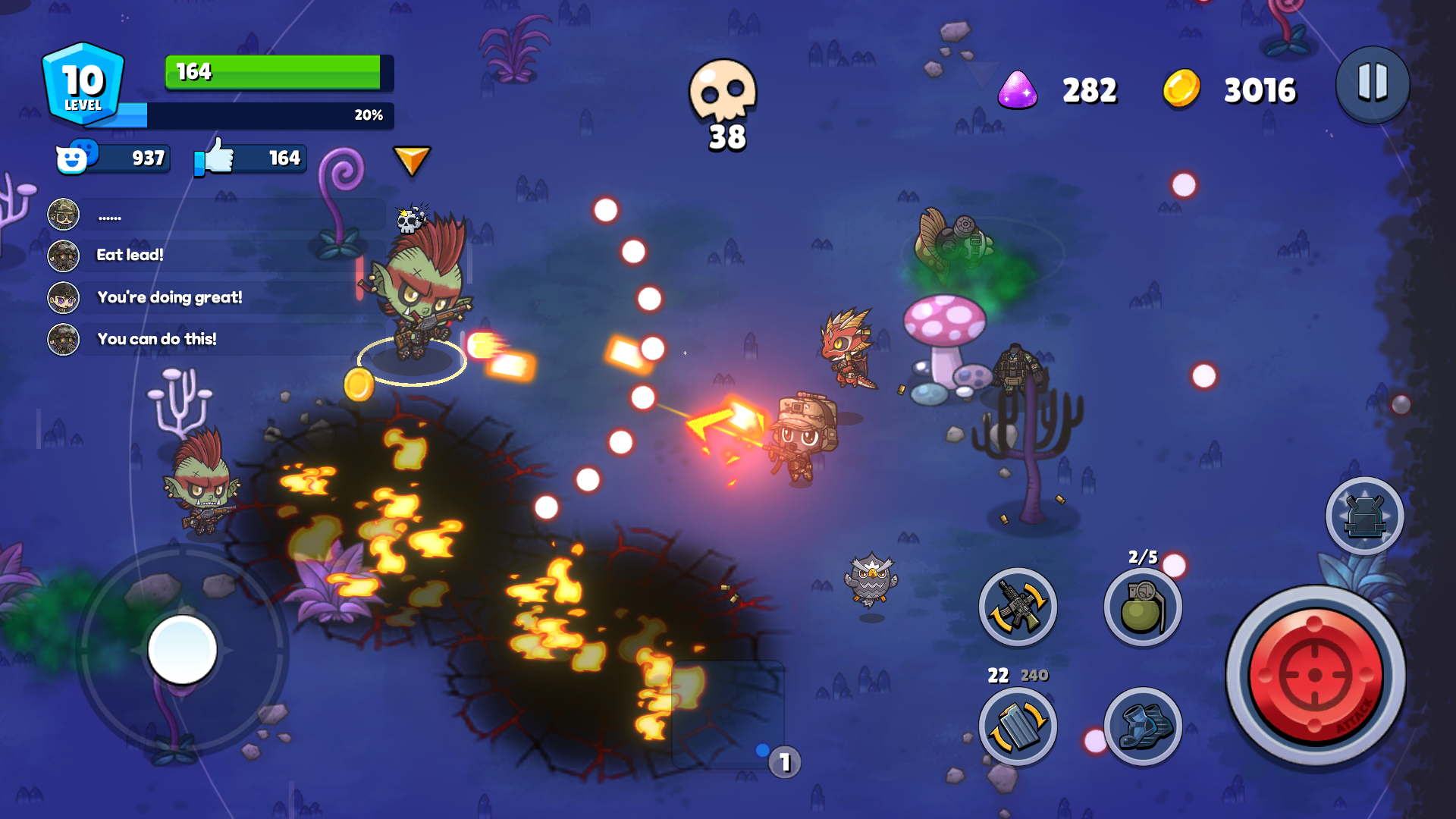Click the soldier avatar beside the '......' message
The height and width of the screenshot is (819, 1456).
pyautogui.click(x=63, y=215)
